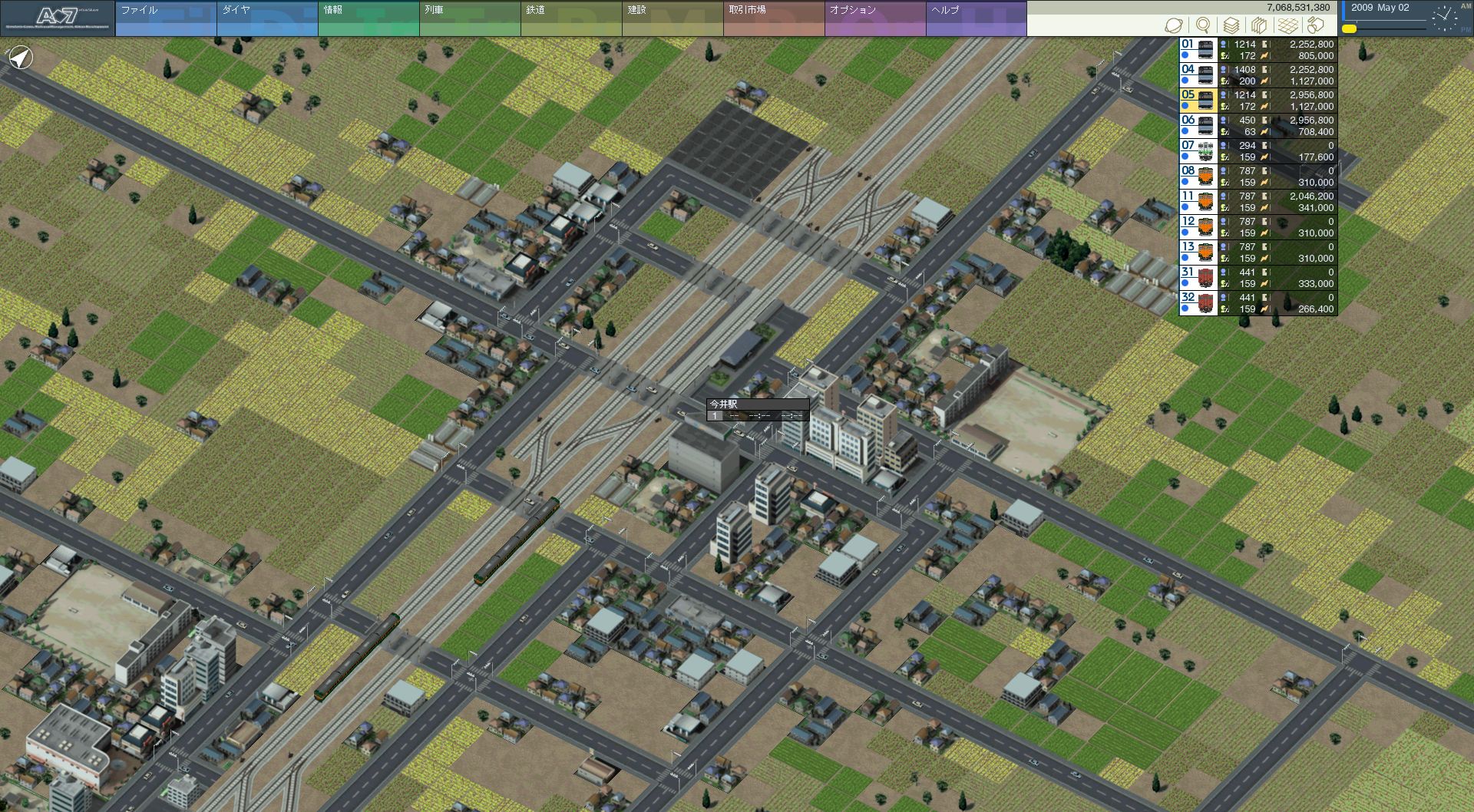Open the 取引市場 menu
The height and width of the screenshot is (812, 1474).
tap(773, 18)
